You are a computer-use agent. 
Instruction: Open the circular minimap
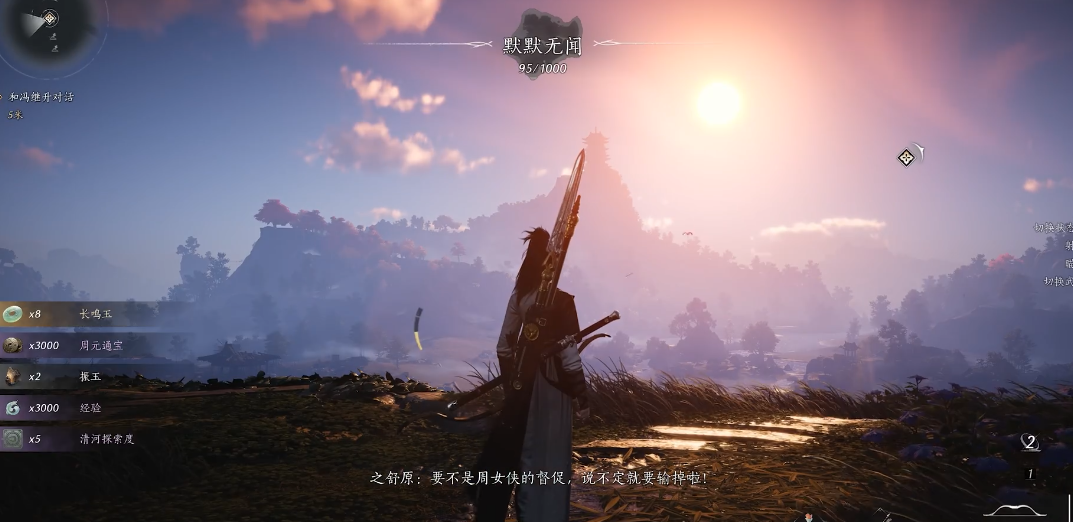pyautogui.click(x=50, y=28)
